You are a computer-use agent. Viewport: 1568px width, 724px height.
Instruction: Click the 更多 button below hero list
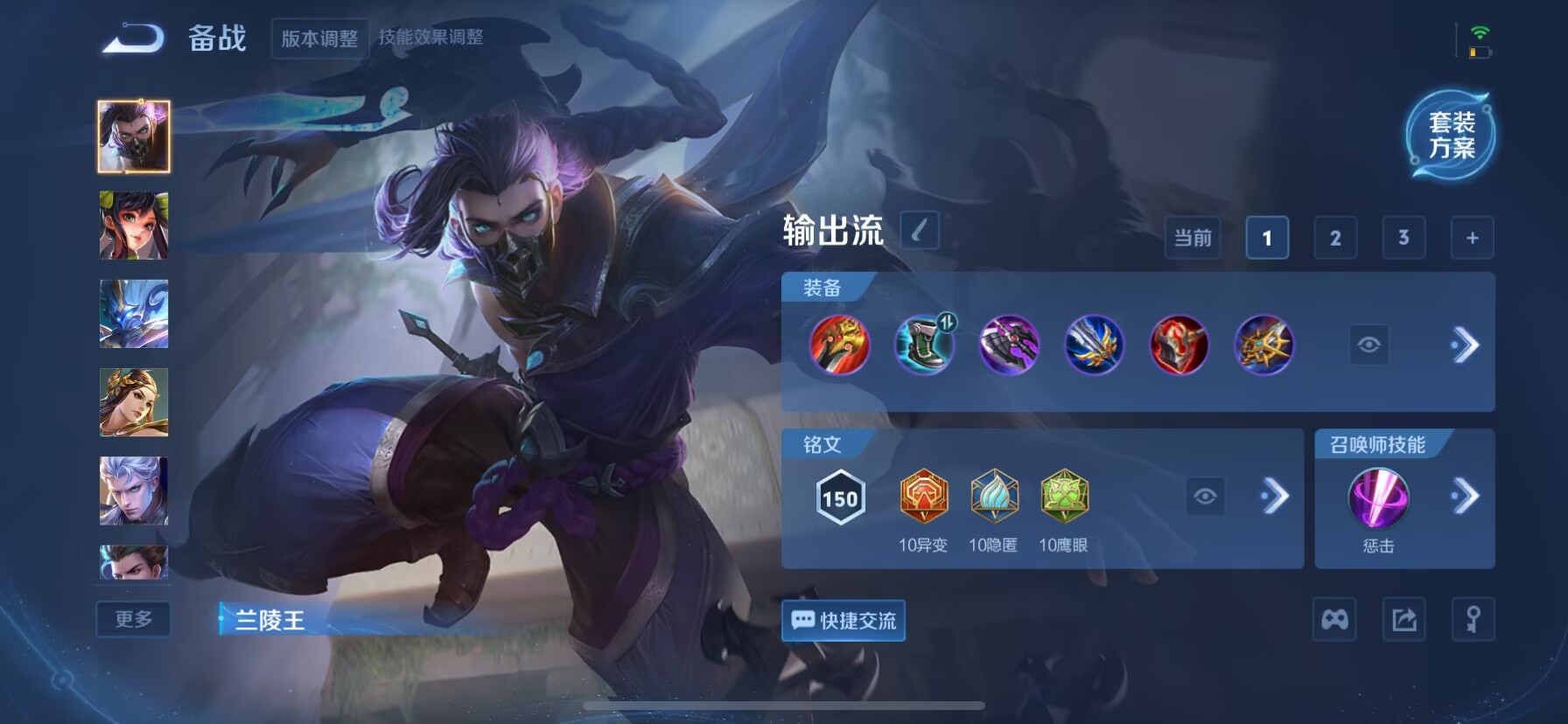[133, 619]
